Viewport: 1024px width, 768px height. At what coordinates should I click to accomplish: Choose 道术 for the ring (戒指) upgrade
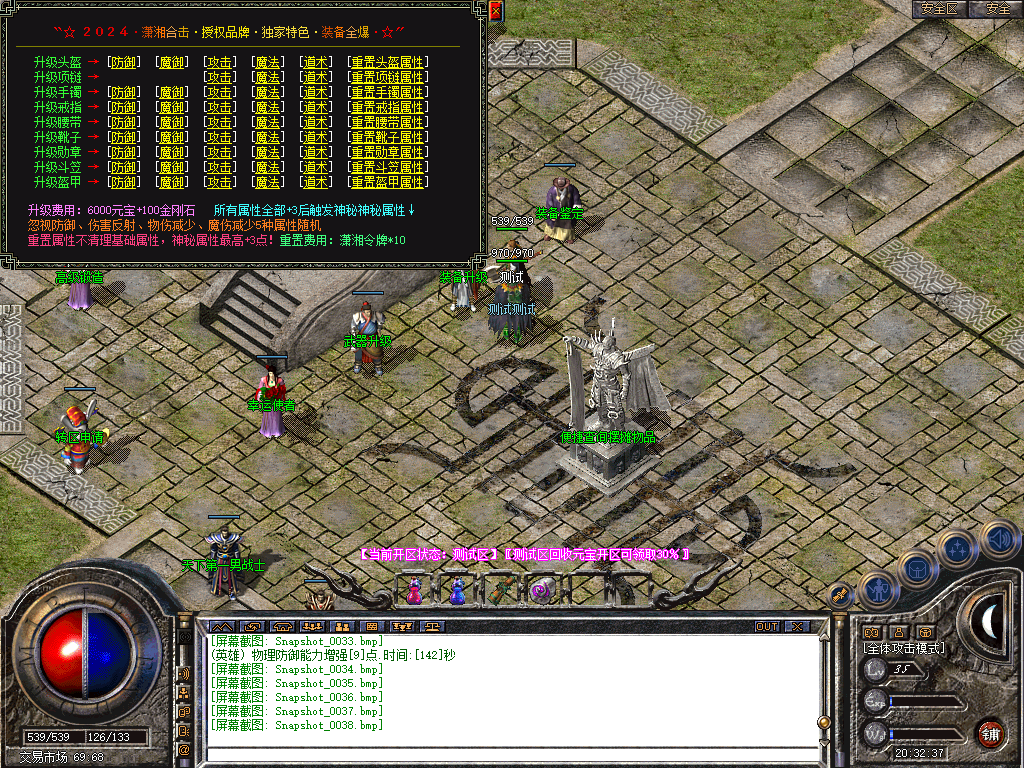coord(316,107)
